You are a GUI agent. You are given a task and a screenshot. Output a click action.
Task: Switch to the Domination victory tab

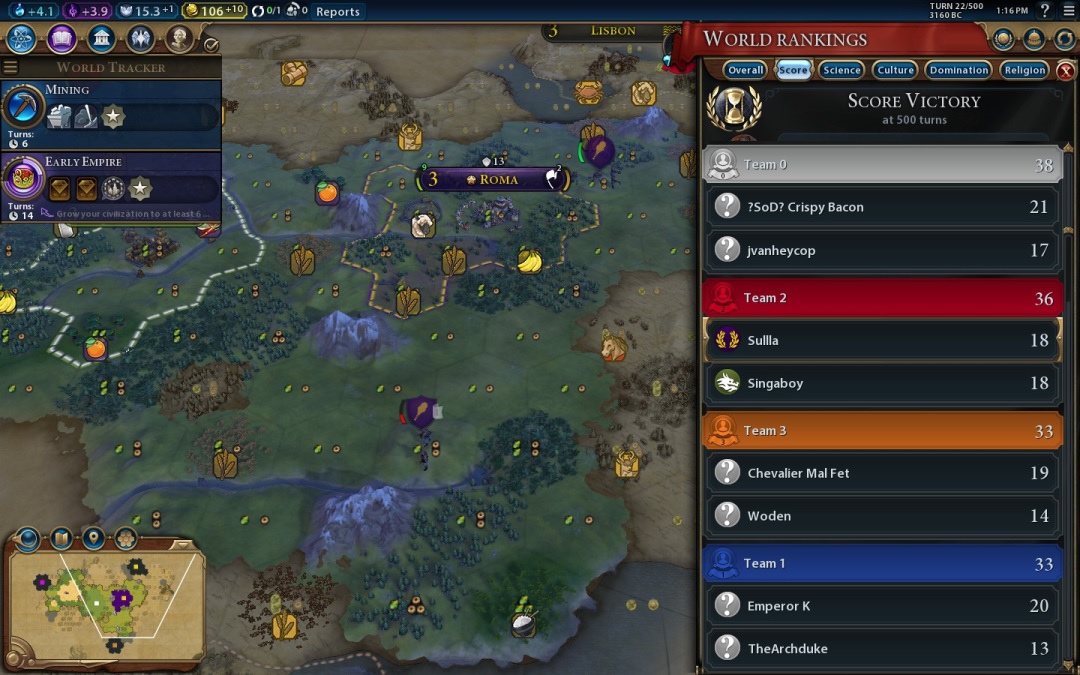(x=958, y=70)
